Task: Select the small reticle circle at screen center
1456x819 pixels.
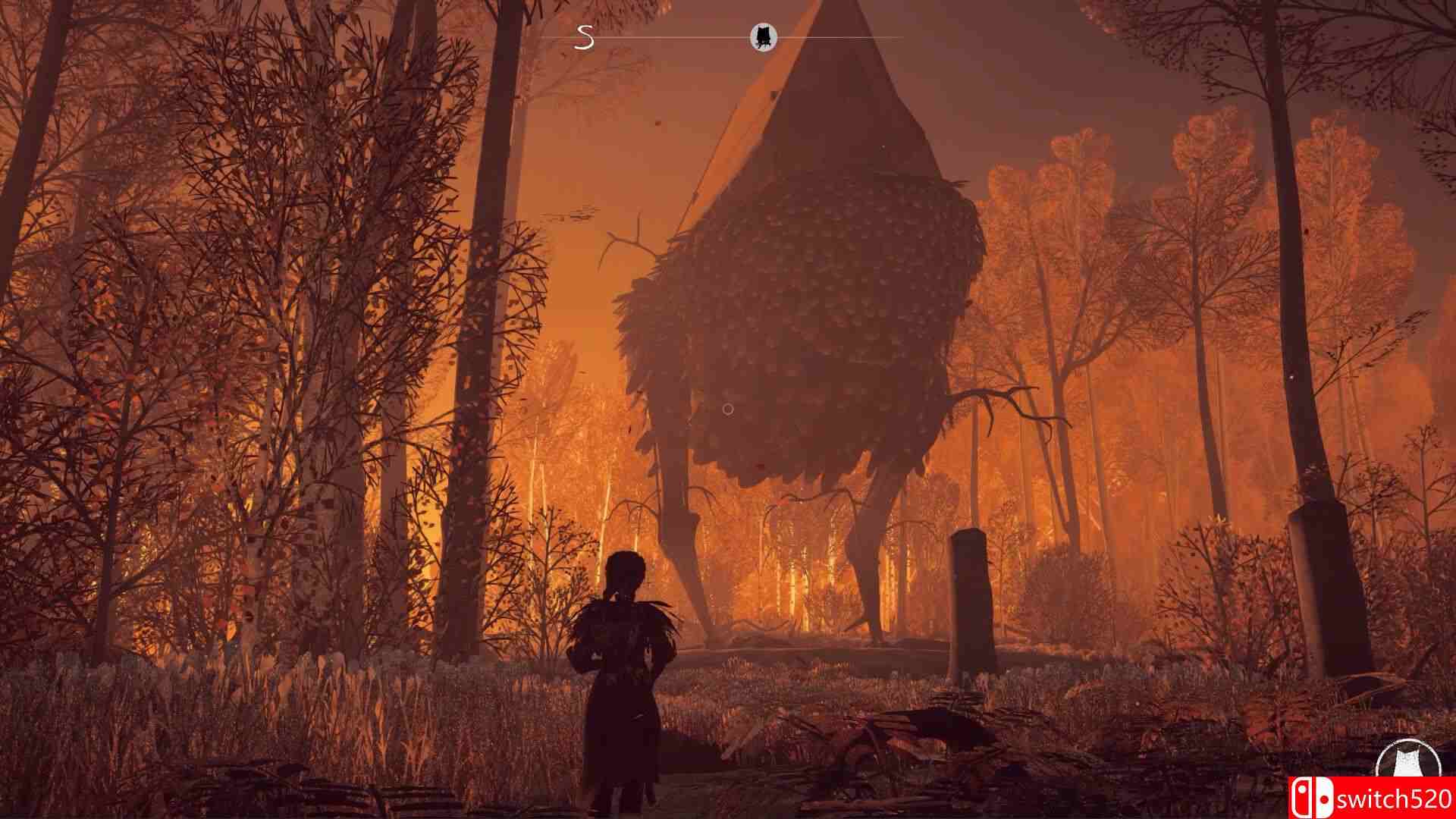Action: (726, 409)
